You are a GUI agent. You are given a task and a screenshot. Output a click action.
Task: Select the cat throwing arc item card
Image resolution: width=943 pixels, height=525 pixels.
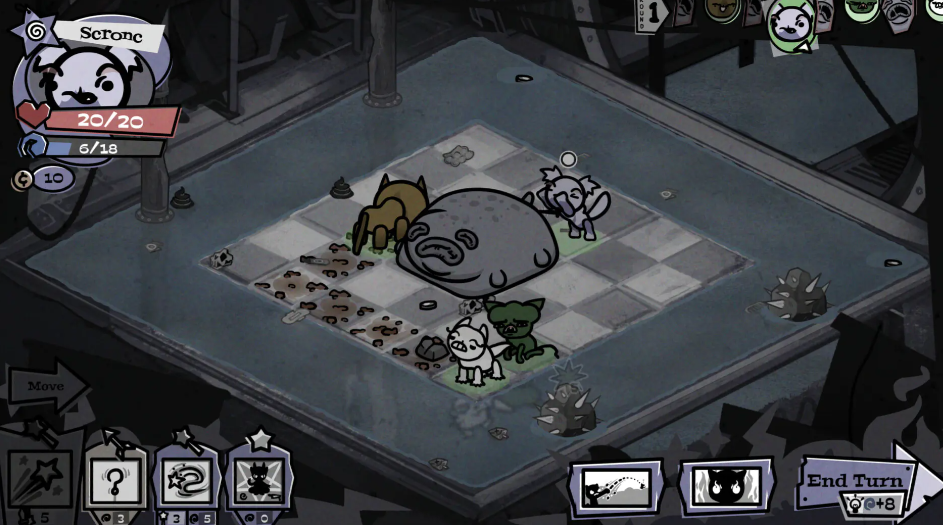click(x=616, y=487)
